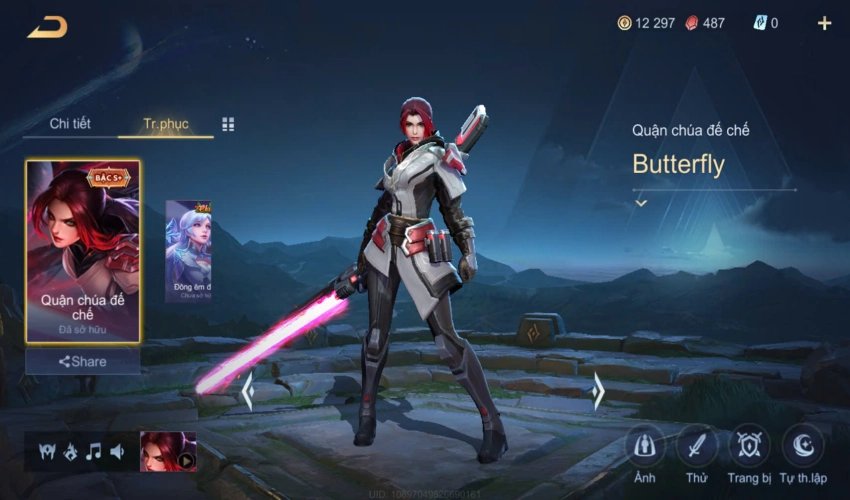Image resolution: width=850 pixels, height=500 pixels.
Task: Select the Tr.phục tab
Action: (165, 124)
